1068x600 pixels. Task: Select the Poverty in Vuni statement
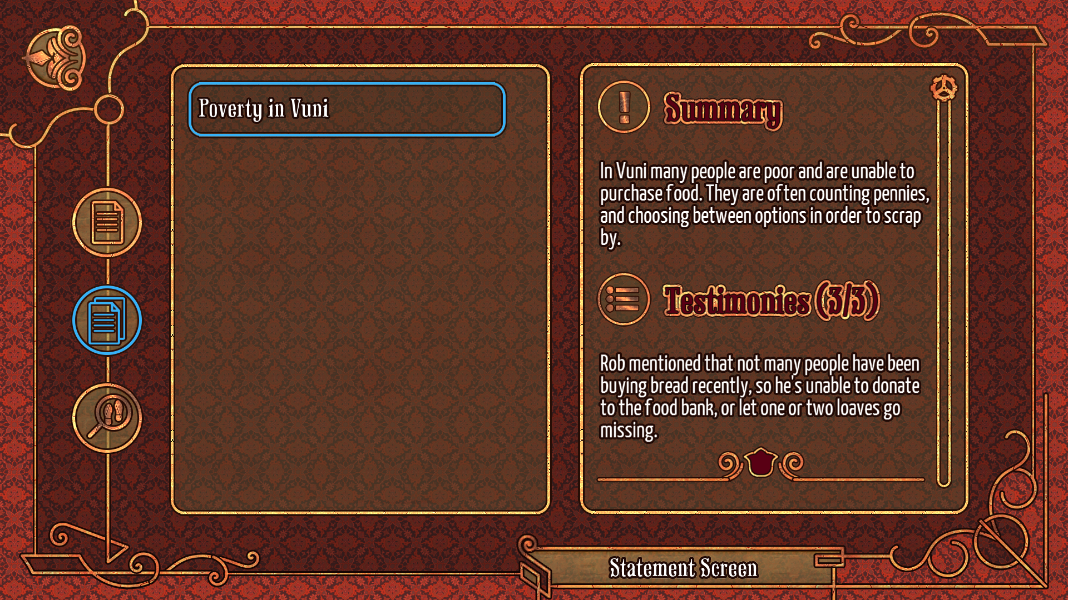point(346,109)
